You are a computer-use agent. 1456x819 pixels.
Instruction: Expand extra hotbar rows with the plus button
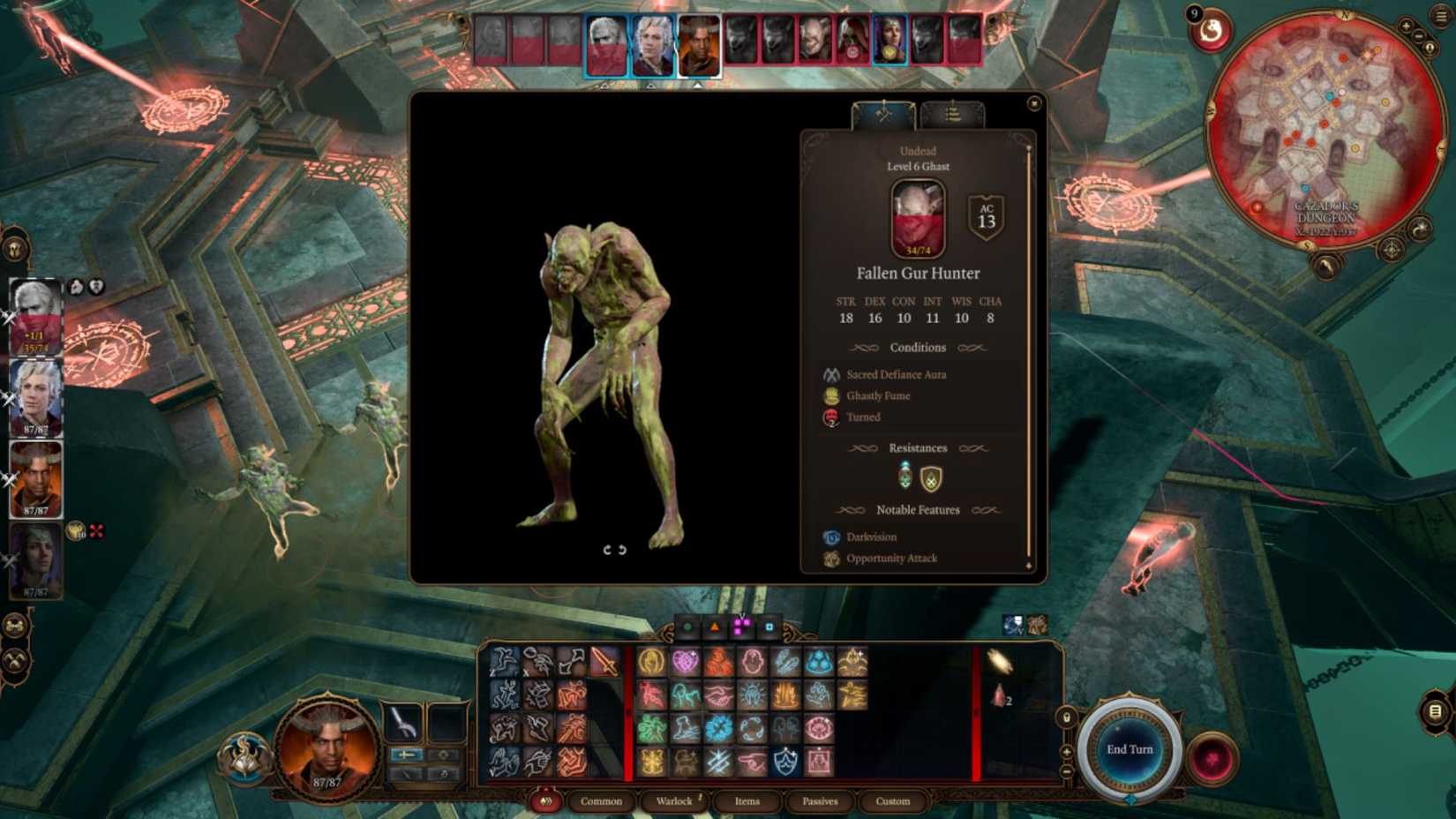(x=1066, y=752)
